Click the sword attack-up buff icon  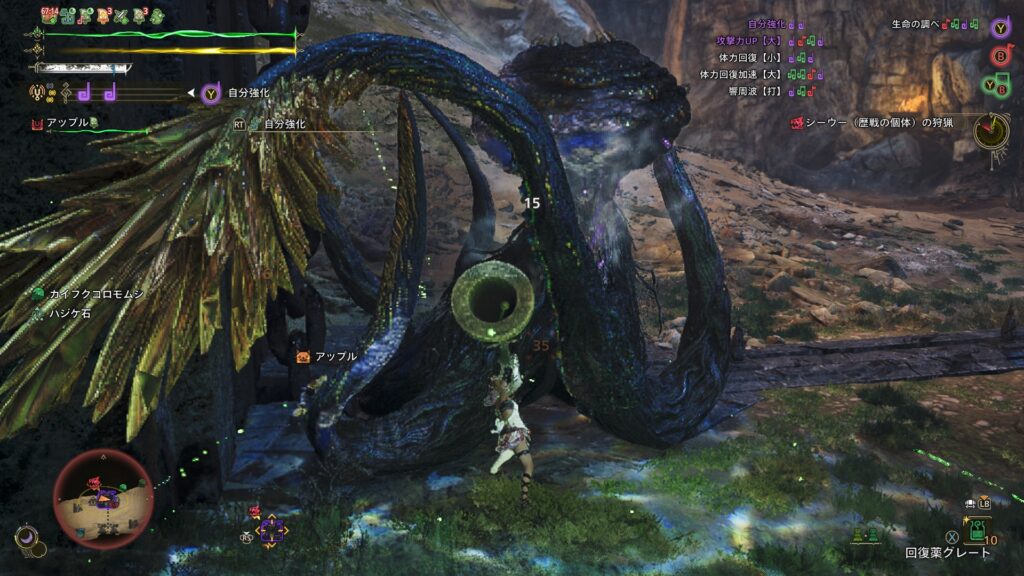click(x=121, y=16)
